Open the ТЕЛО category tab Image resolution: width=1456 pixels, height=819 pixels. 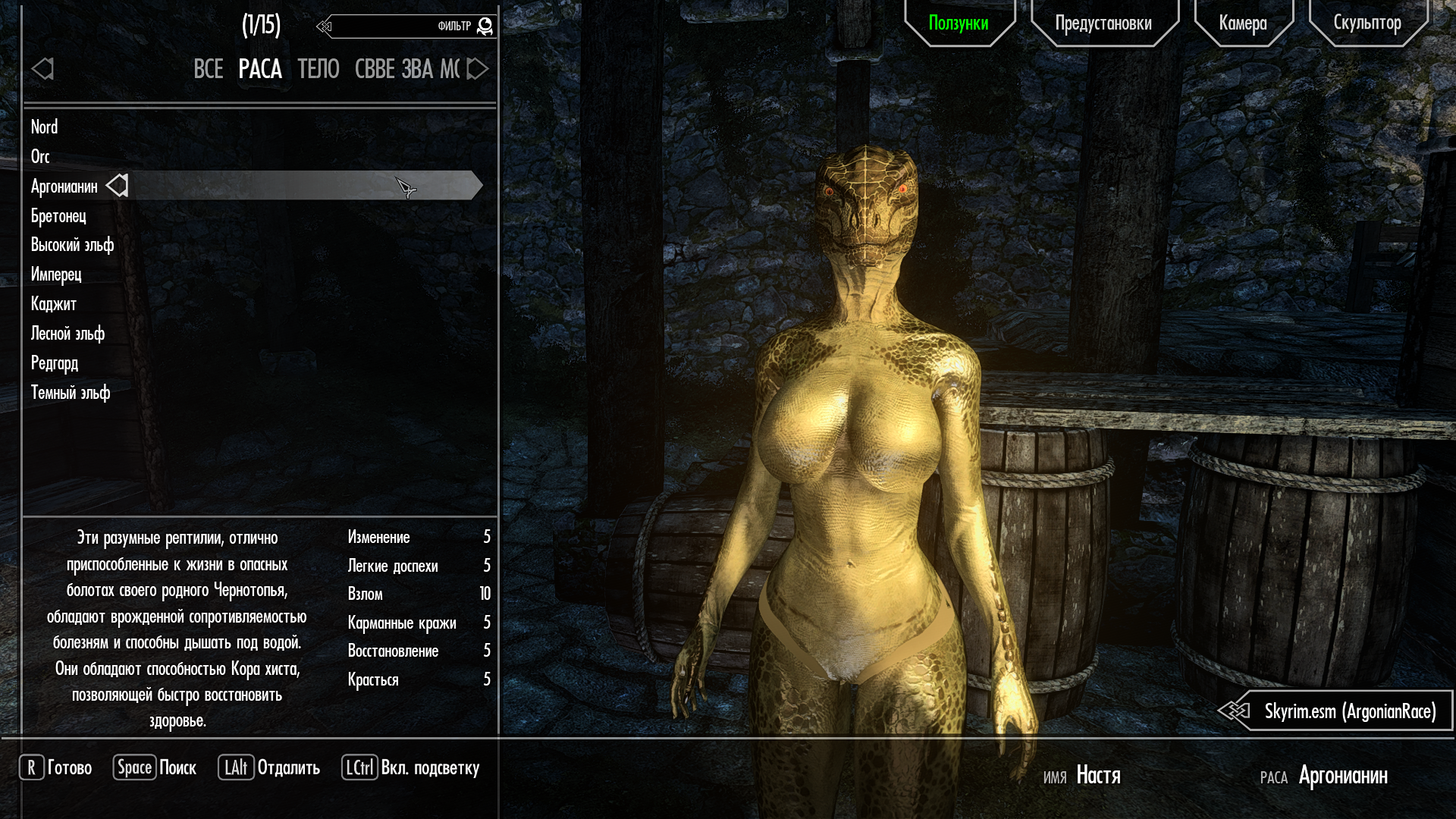pos(318,69)
